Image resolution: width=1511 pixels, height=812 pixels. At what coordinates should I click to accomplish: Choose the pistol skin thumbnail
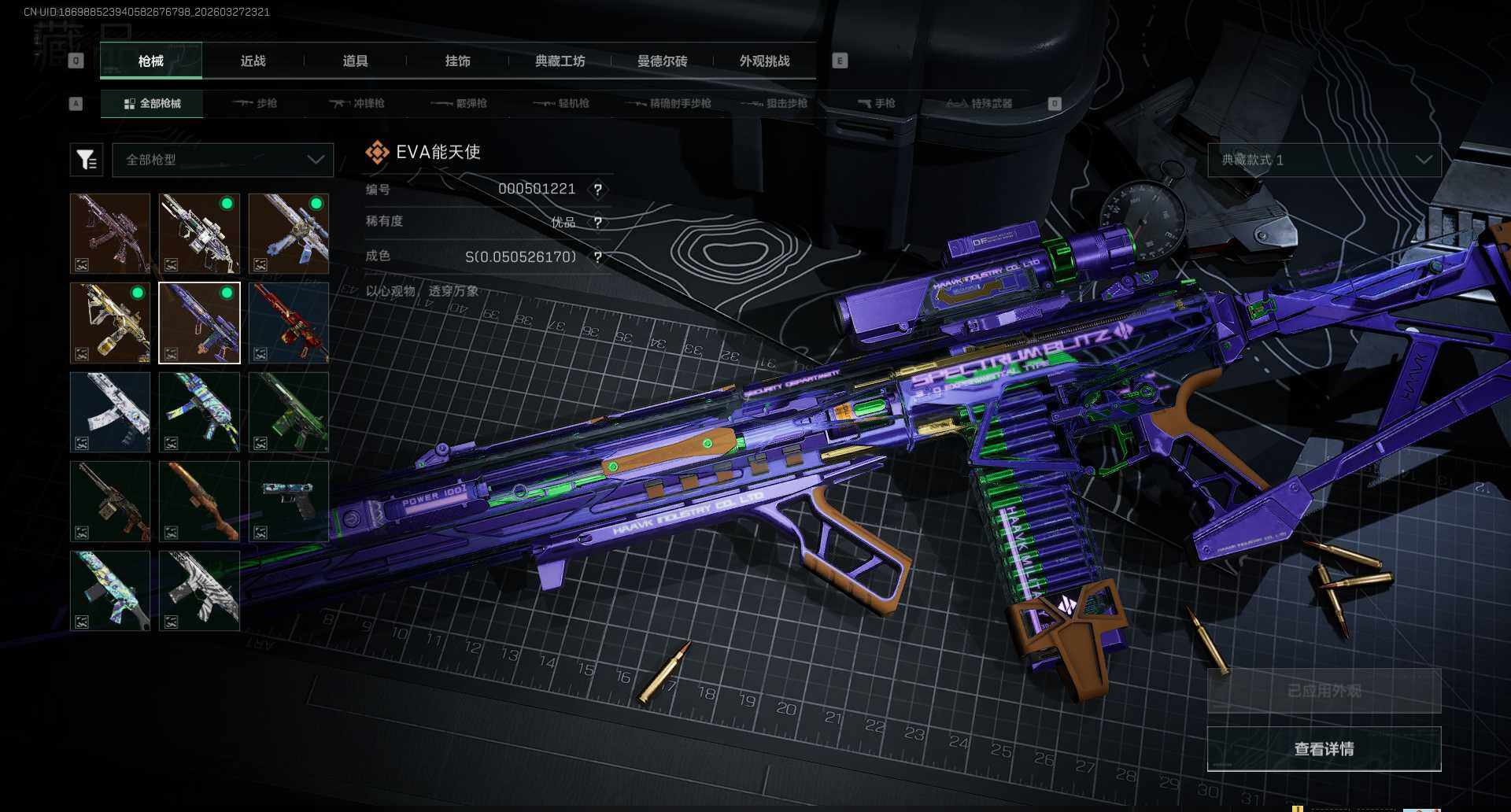coord(289,501)
